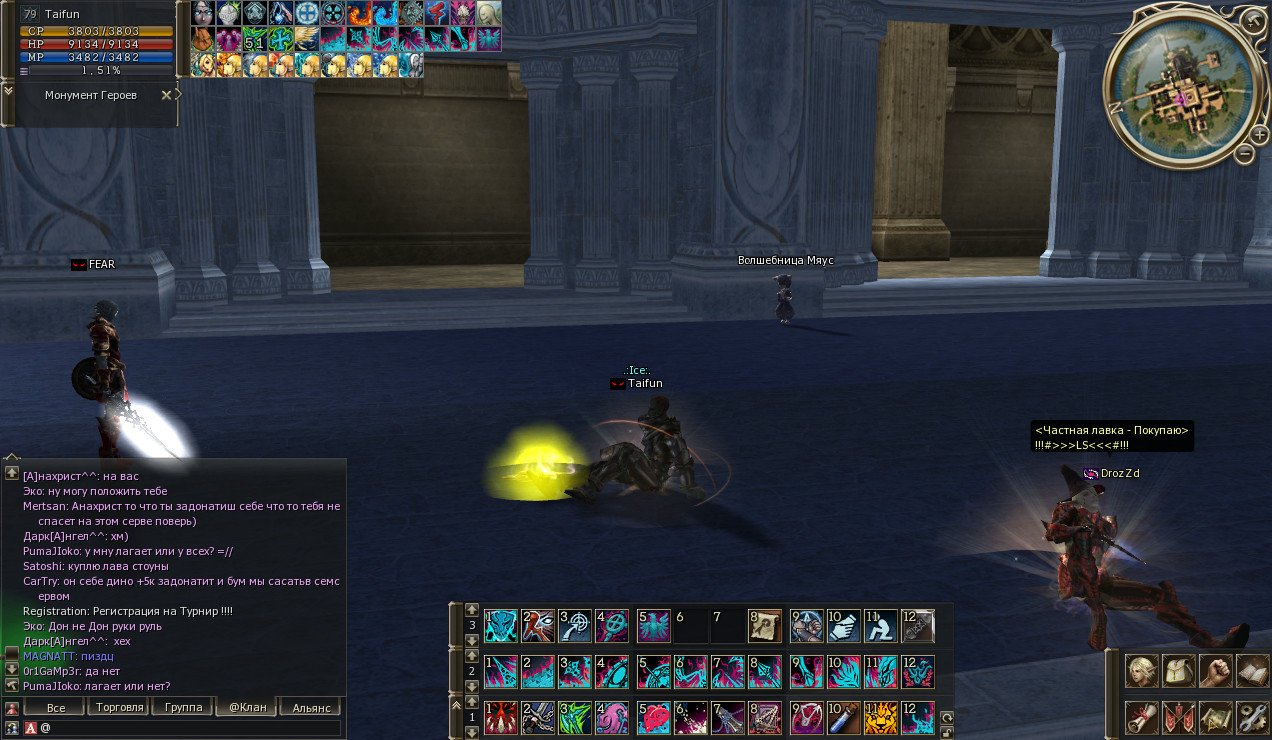Select the @Клан chat tab
1272x740 pixels.
click(247, 707)
